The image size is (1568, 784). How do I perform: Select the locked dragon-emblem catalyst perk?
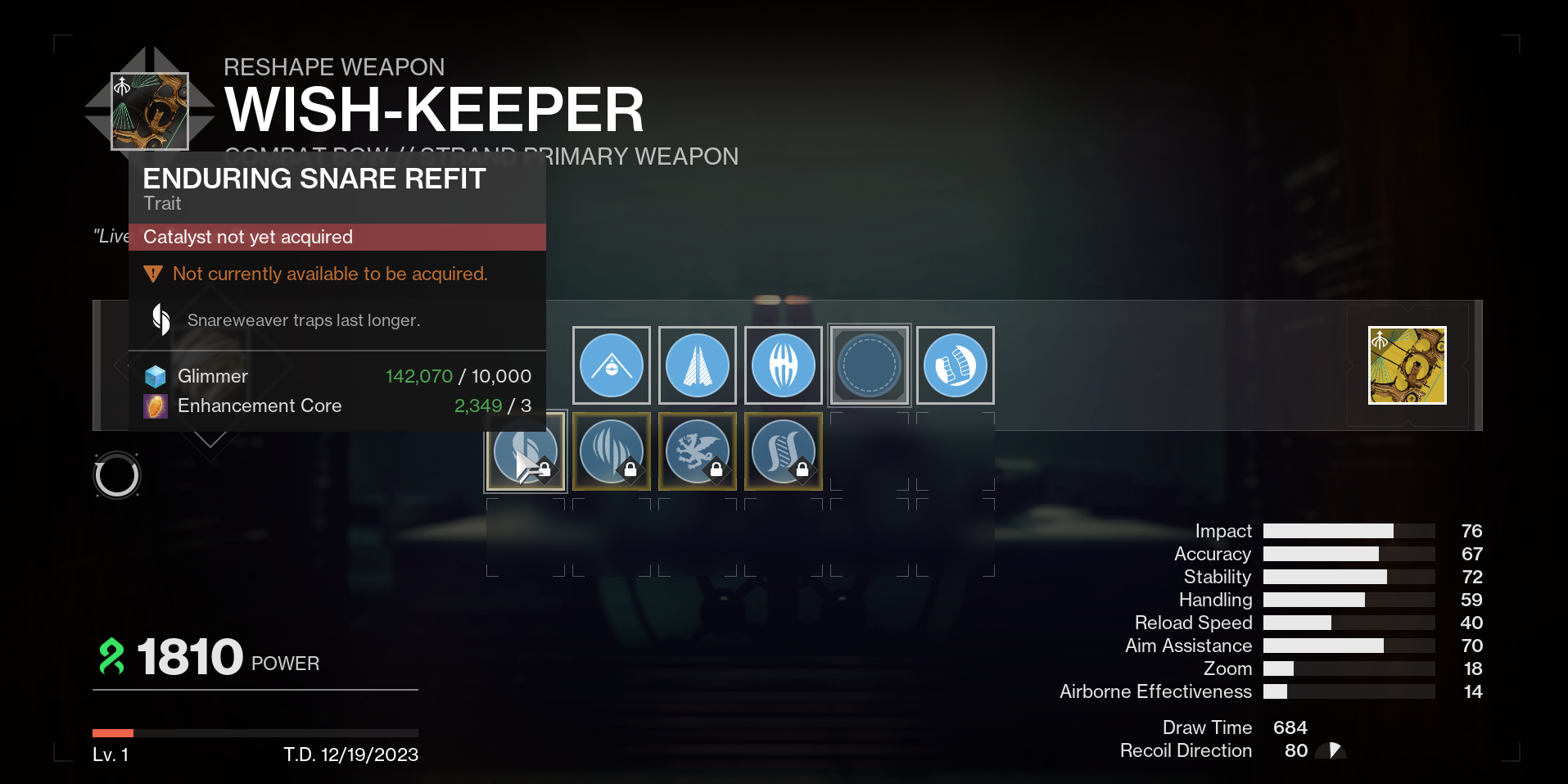(x=697, y=451)
